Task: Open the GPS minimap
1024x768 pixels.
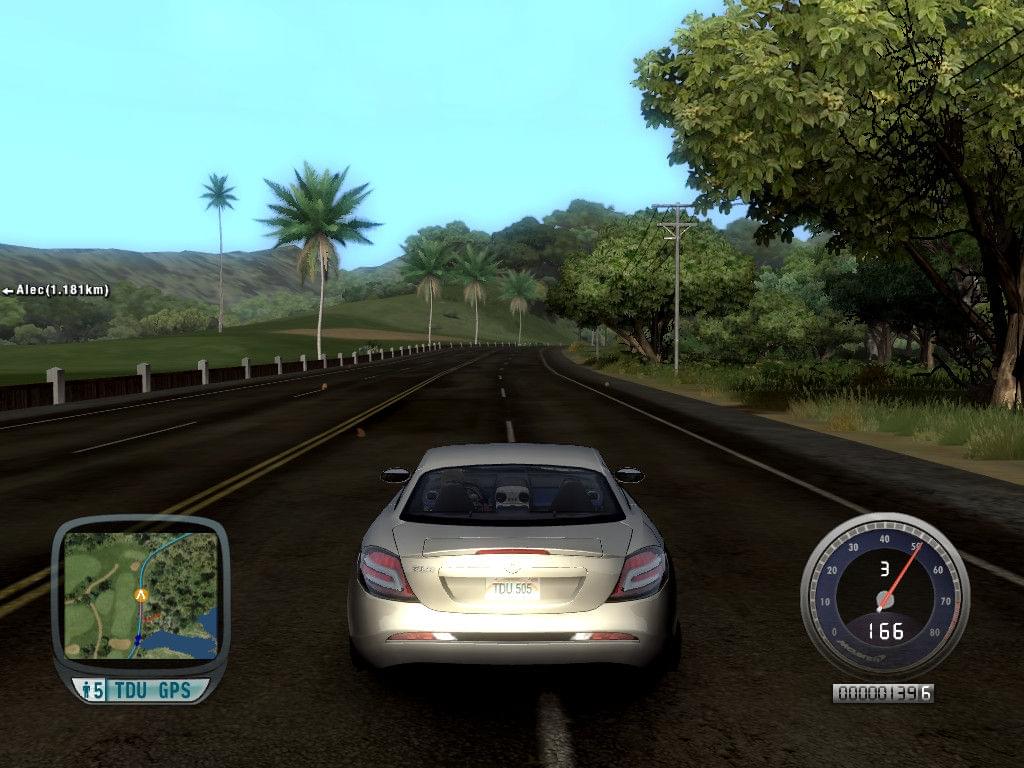Action: (x=140, y=594)
